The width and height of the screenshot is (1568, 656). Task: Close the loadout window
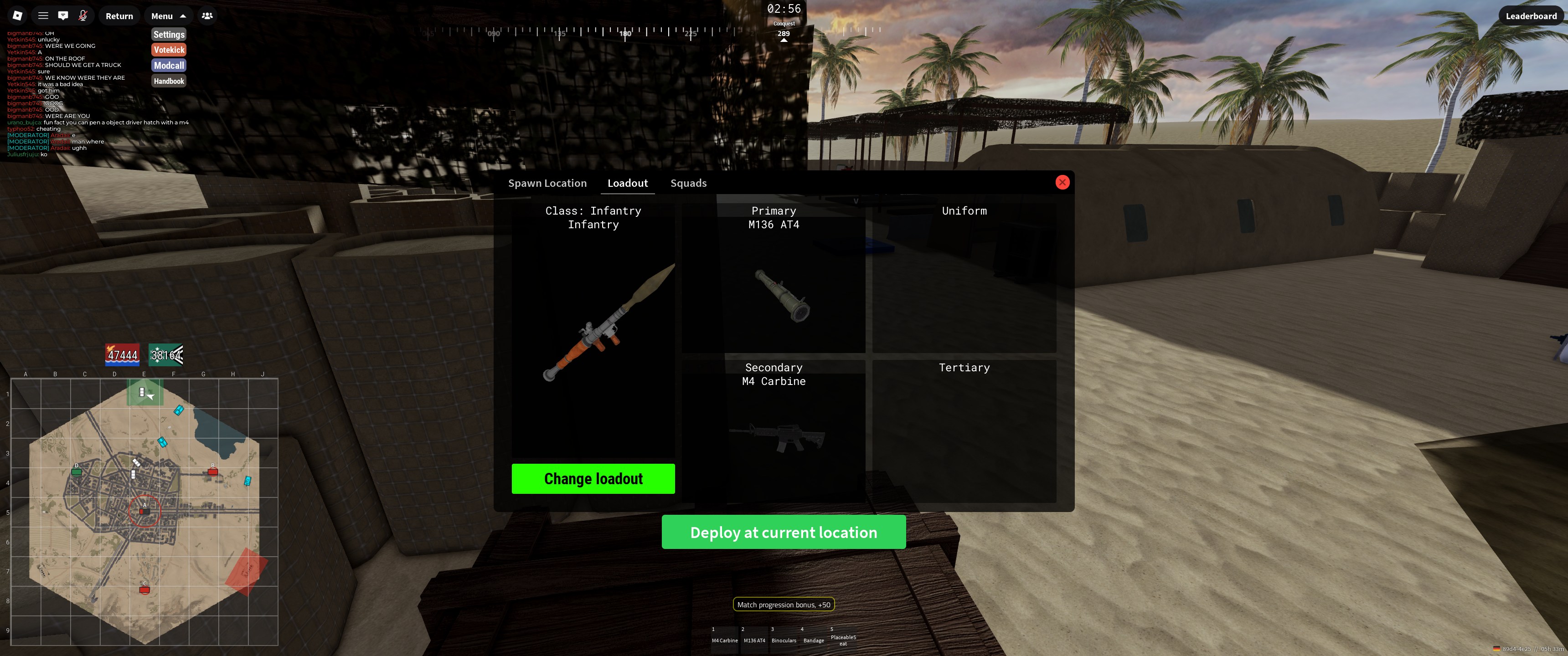pos(1062,183)
